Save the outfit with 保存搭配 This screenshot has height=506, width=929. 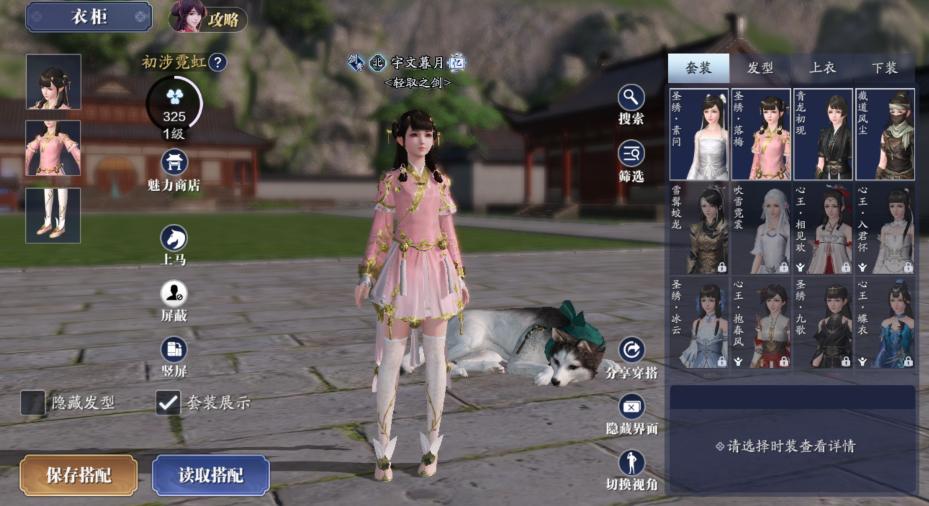[78, 475]
